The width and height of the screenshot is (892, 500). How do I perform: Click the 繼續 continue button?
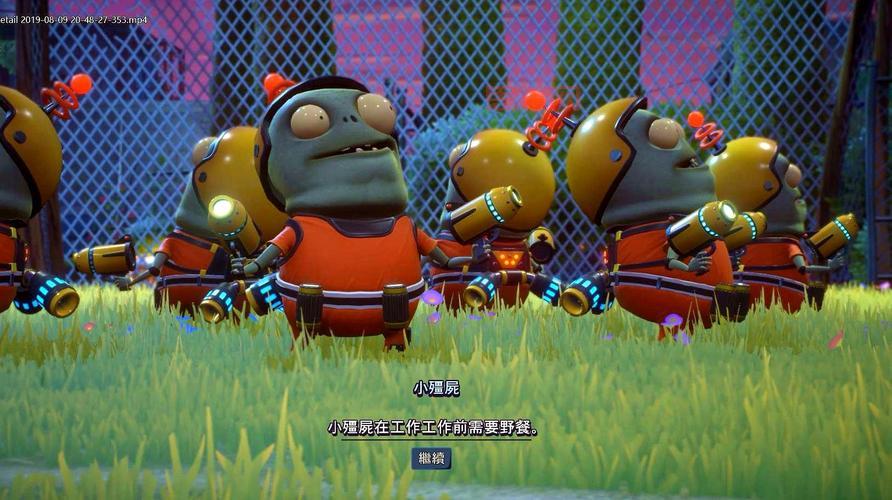(x=431, y=458)
